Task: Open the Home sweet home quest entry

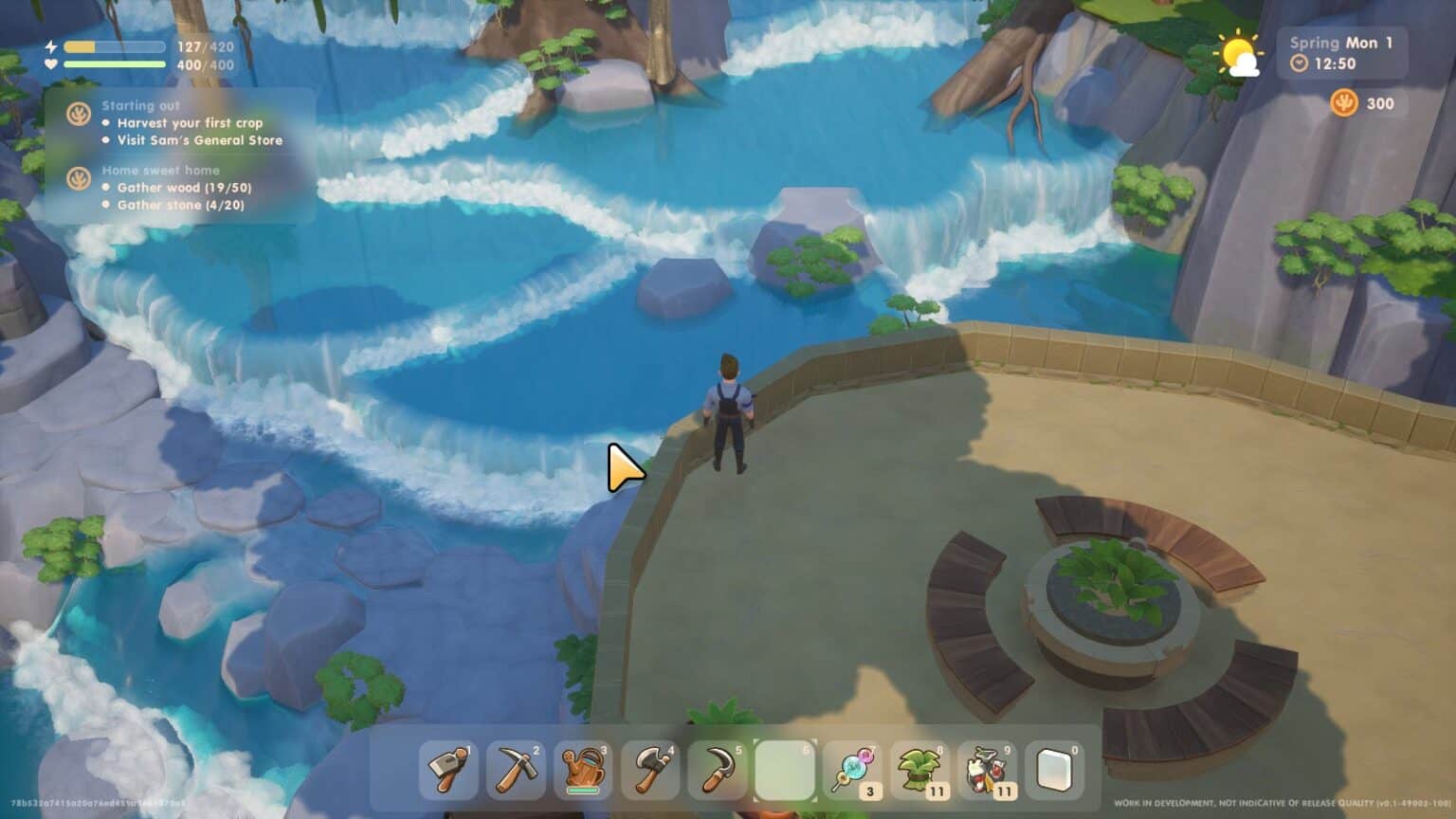Action: (160, 171)
